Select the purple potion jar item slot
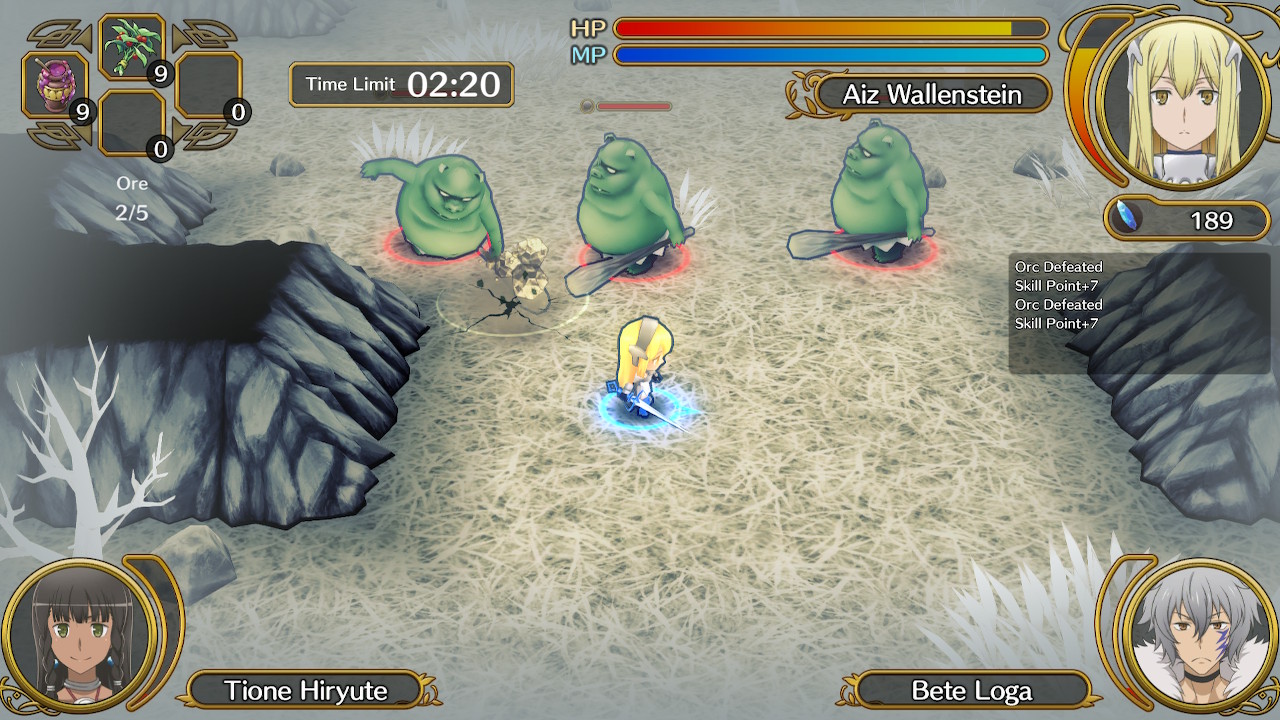The height and width of the screenshot is (720, 1280). coord(57,86)
